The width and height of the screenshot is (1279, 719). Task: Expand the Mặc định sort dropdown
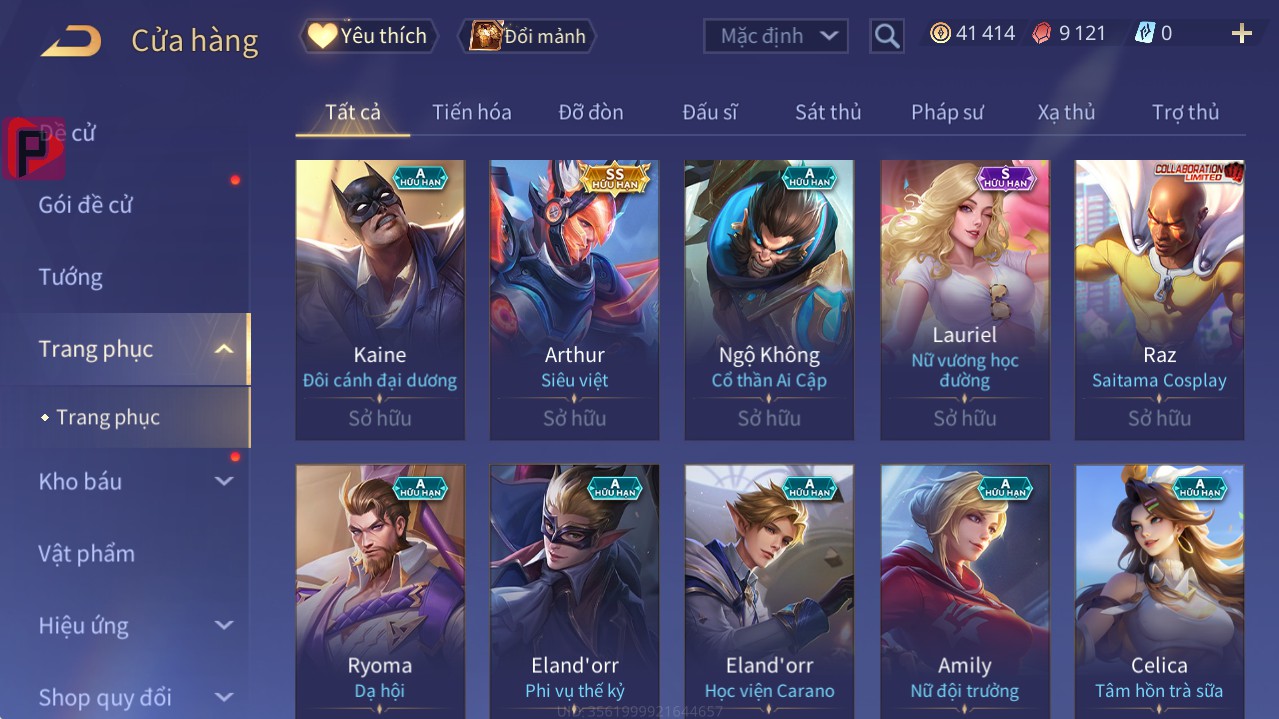point(776,36)
